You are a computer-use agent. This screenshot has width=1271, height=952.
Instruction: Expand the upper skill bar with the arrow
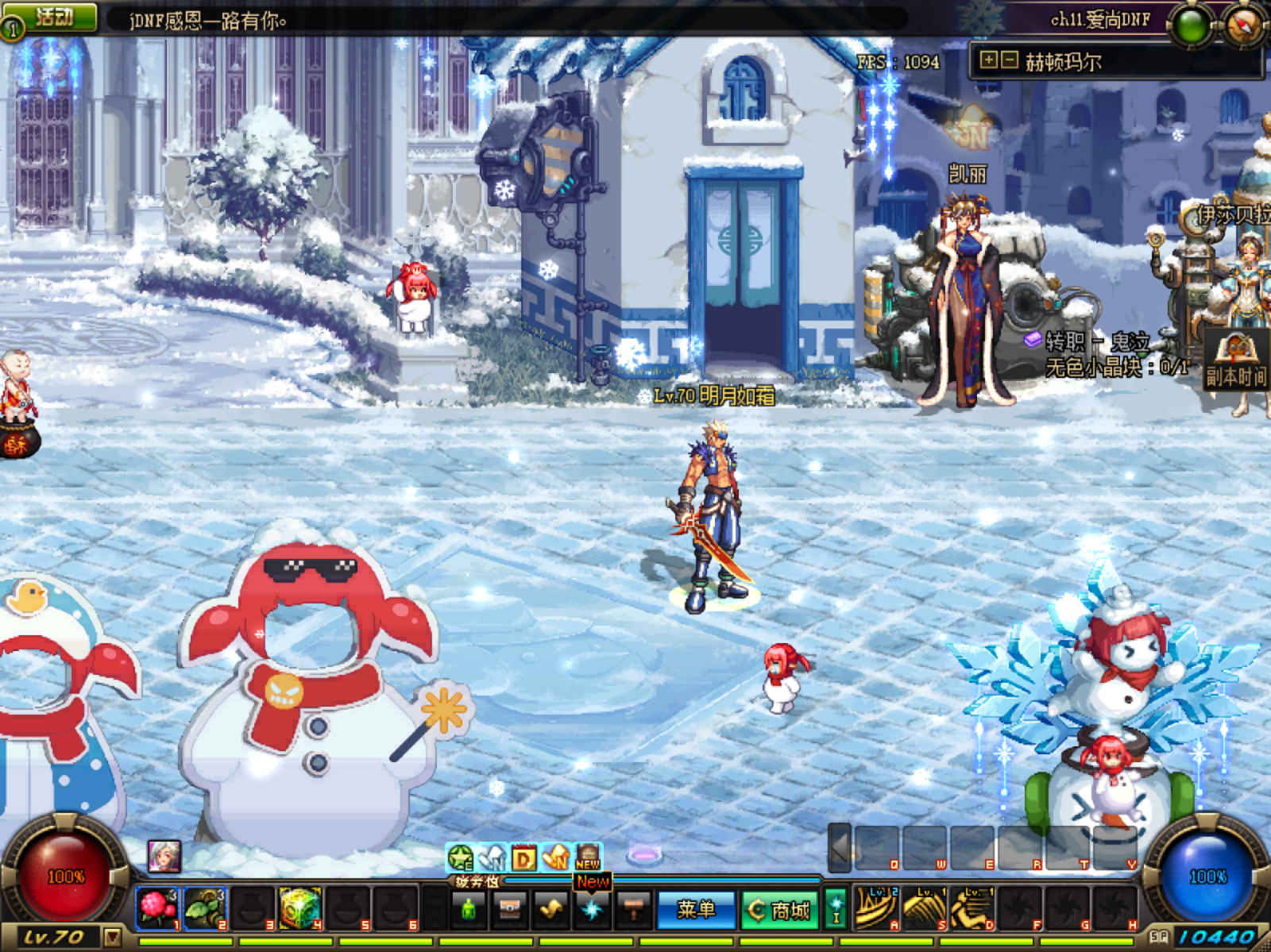click(840, 847)
